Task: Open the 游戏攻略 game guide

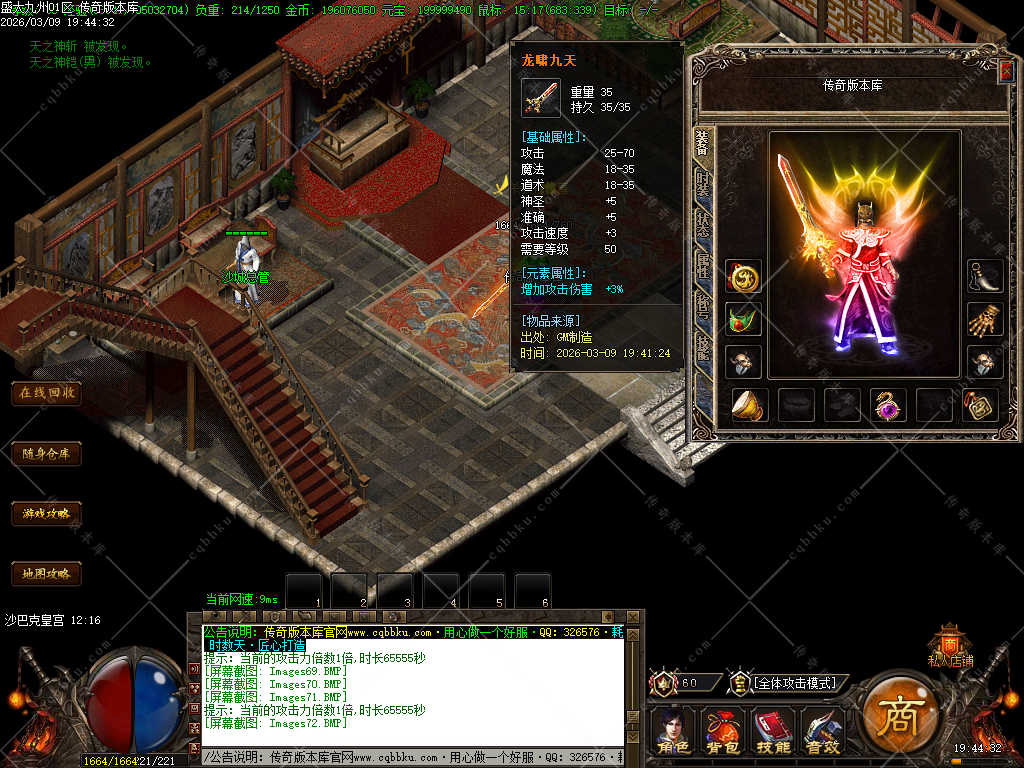Action: (x=46, y=514)
